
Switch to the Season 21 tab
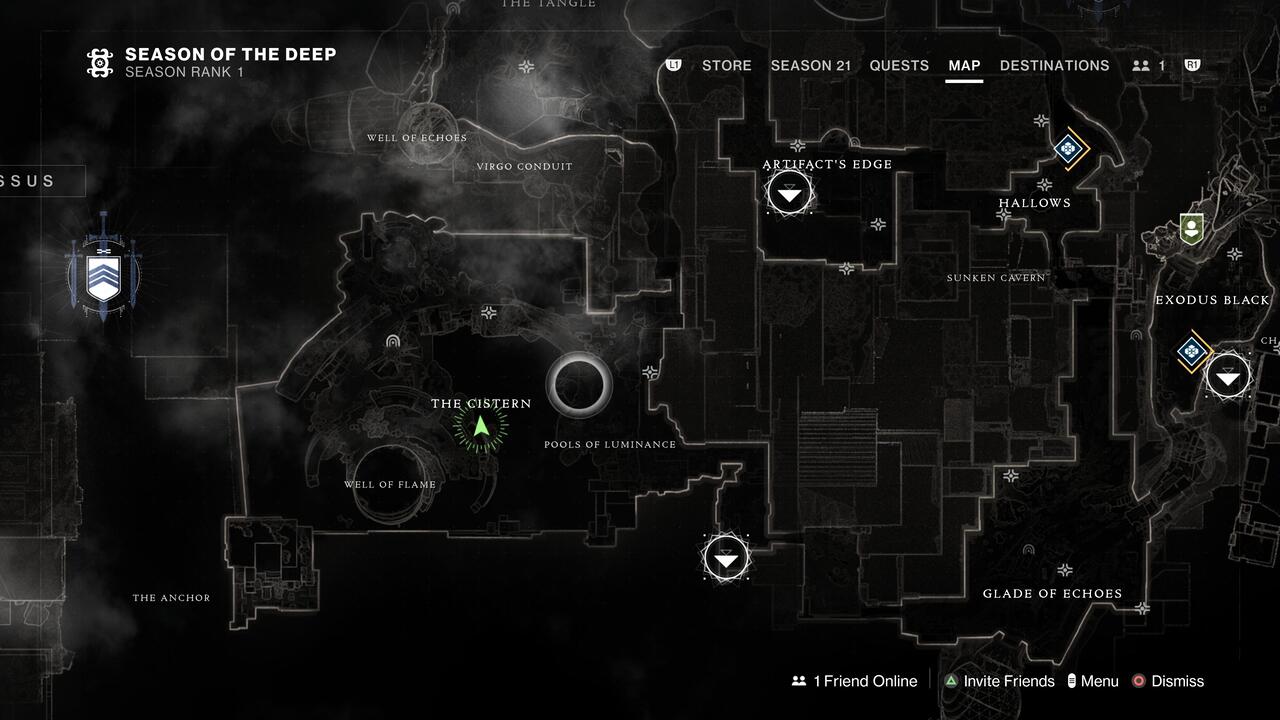[811, 65]
